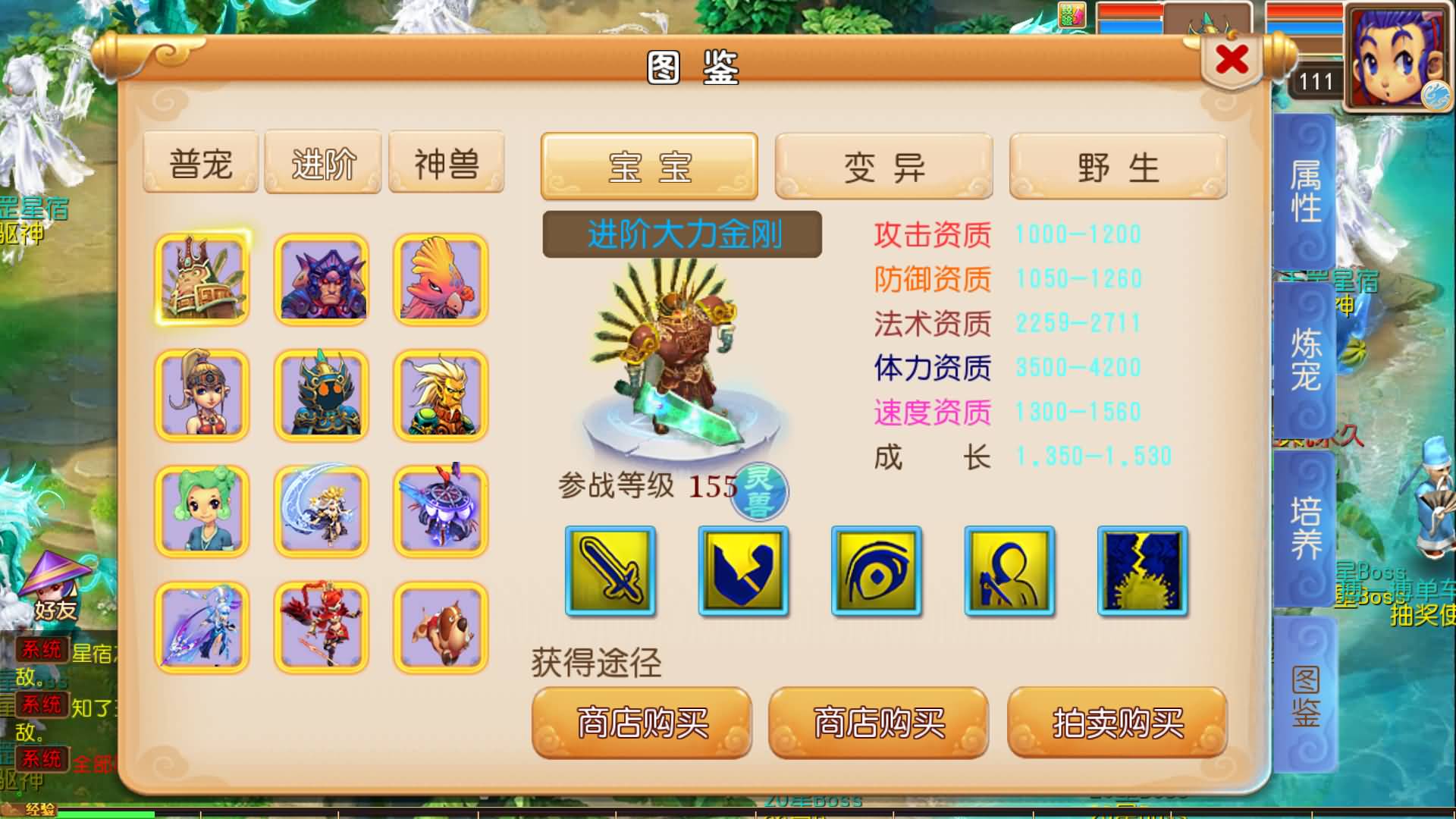The width and height of the screenshot is (1456, 819).
Task: Open the 属性 sidebar panel
Action: tap(1302, 190)
